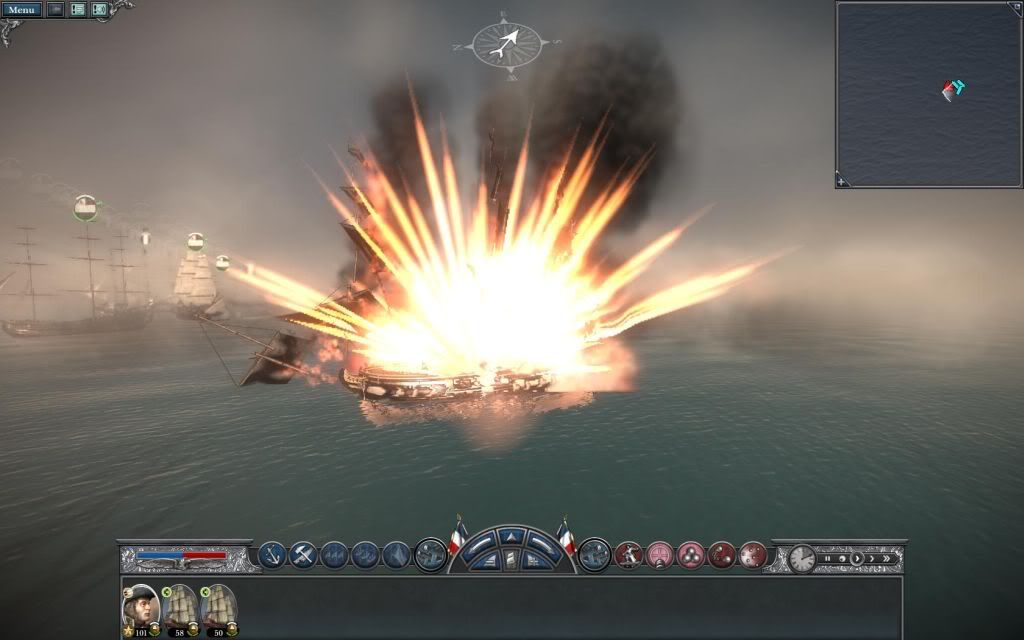The height and width of the screenshot is (640, 1024).
Task: Choose the three-ball shot ammunition icon
Action: [x=691, y=554]
